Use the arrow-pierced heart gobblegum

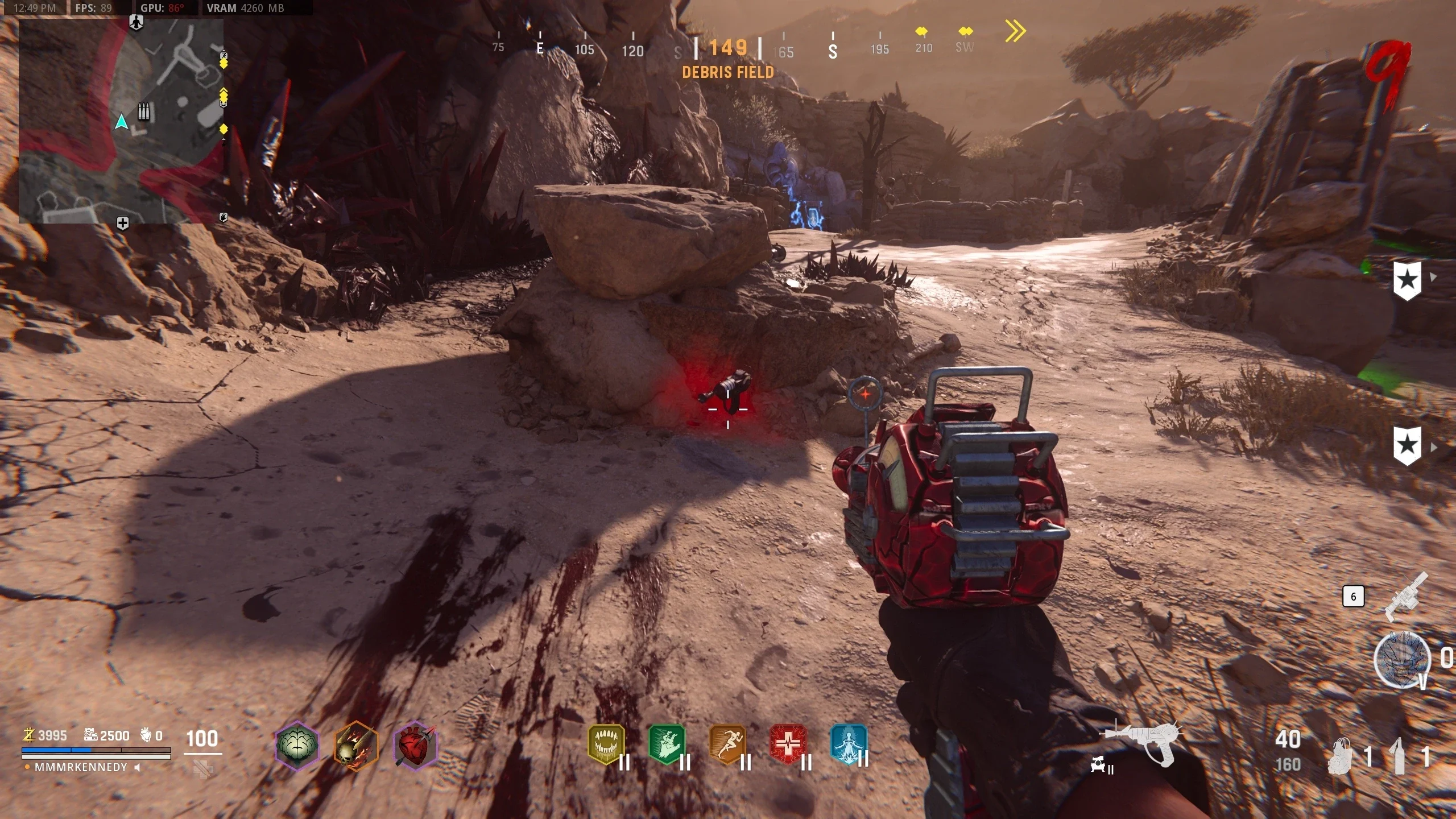tap(416, 745)
